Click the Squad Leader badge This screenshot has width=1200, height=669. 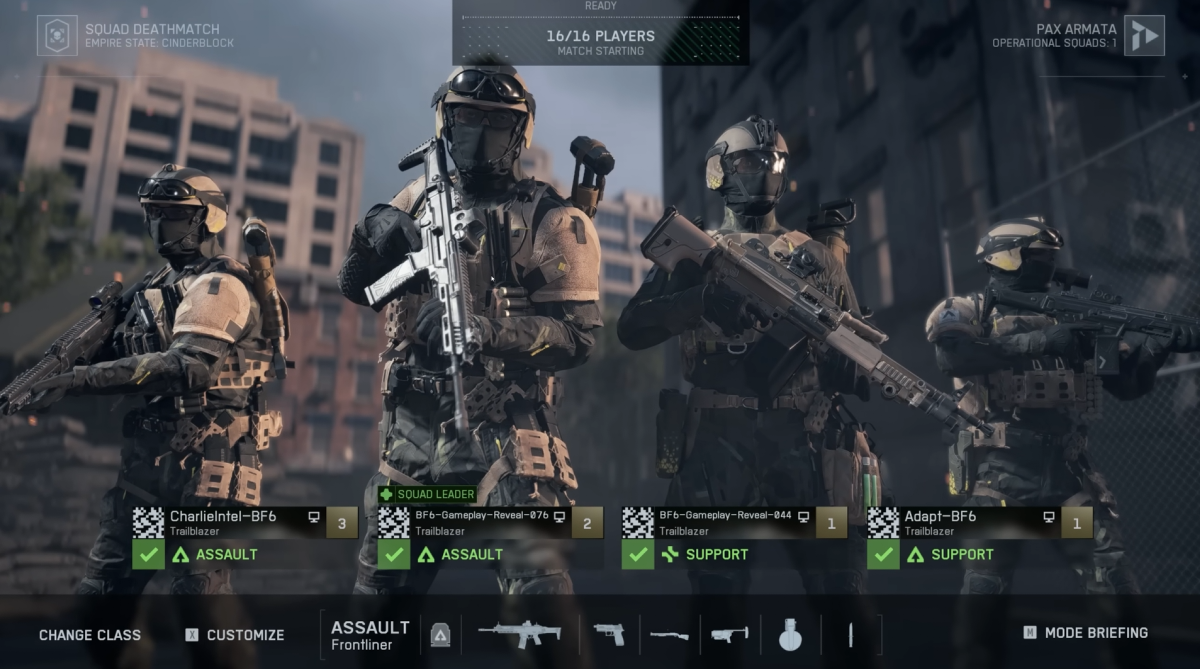427,494
